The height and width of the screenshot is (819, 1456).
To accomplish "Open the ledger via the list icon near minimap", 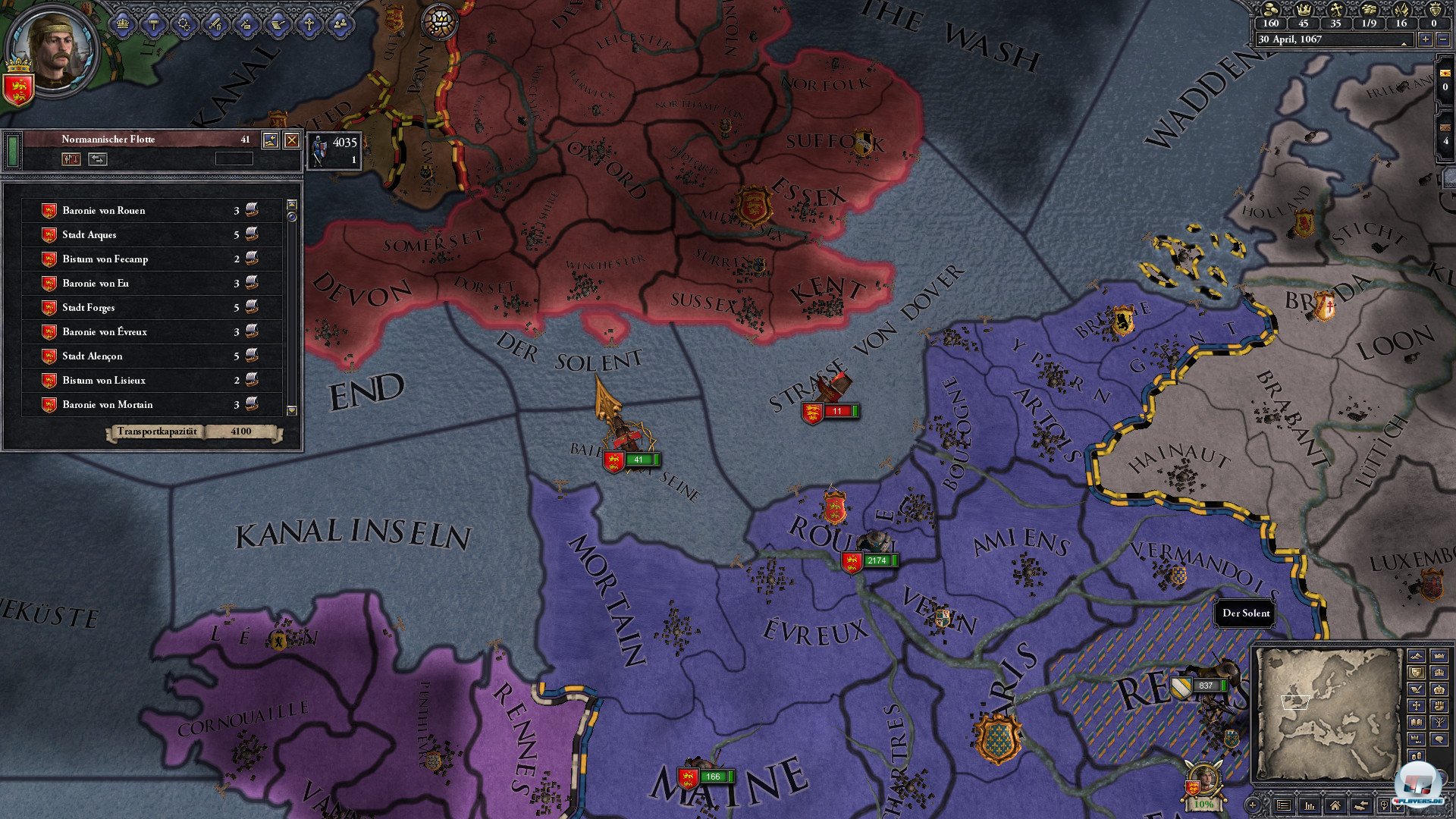I will click(x=1285, y=805).
